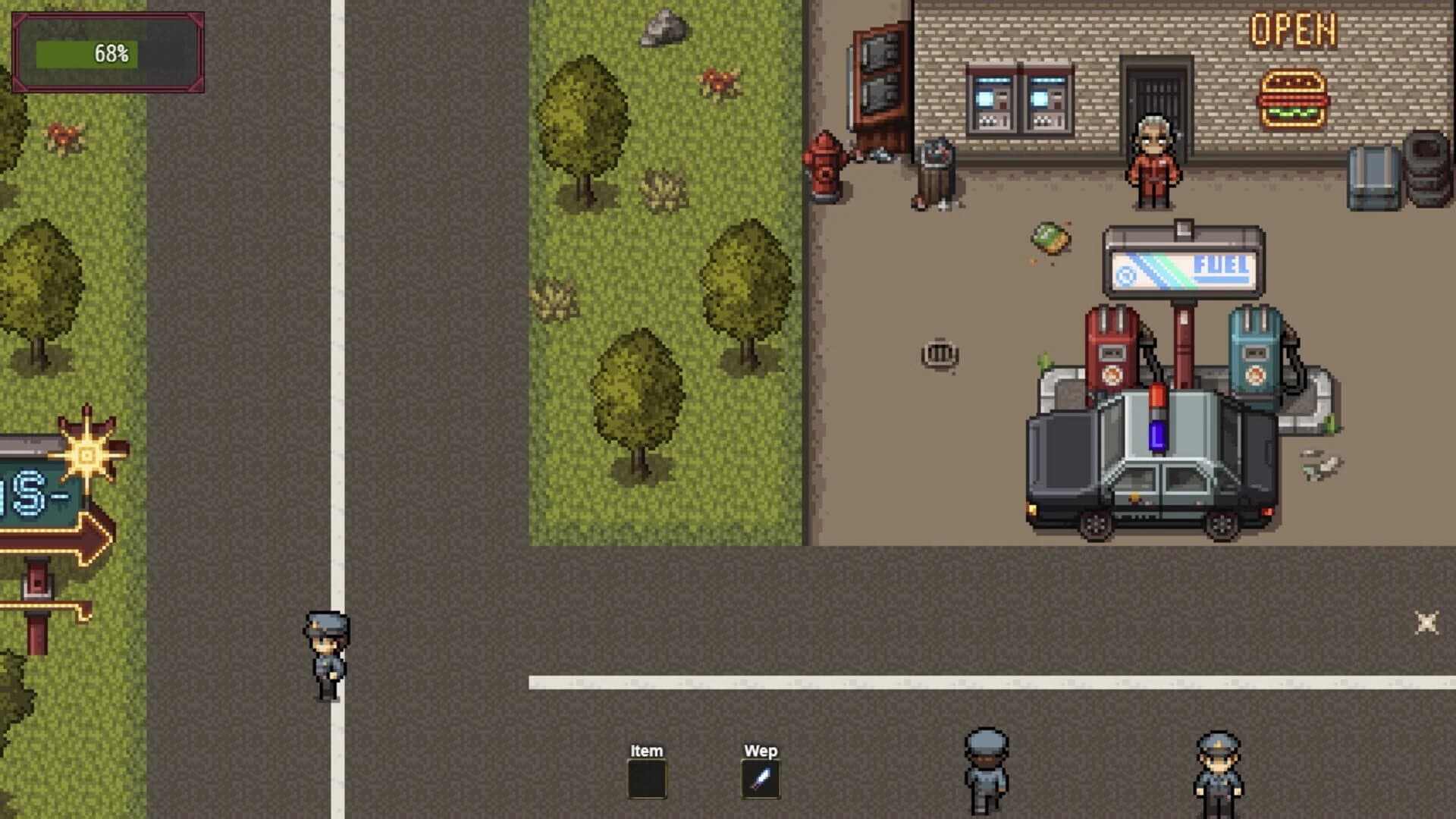The width and height of the screenshot is (1456, 819).
Task: Click the manhole cover on the pavement
Action: click(x=941, y=352)
